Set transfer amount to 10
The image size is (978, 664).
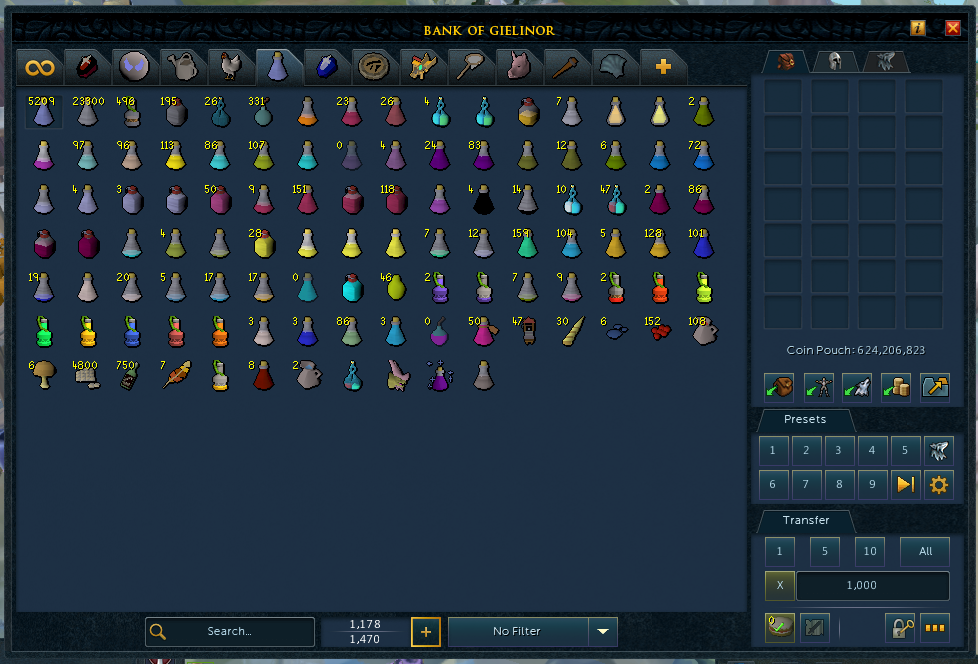tap(870, 551)
